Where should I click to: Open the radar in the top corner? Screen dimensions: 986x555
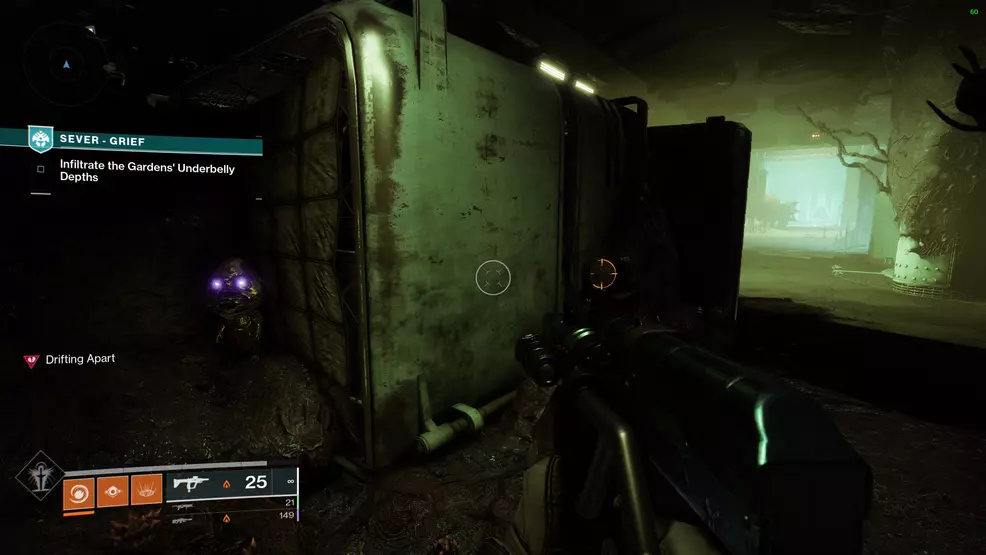coord(66,62)
